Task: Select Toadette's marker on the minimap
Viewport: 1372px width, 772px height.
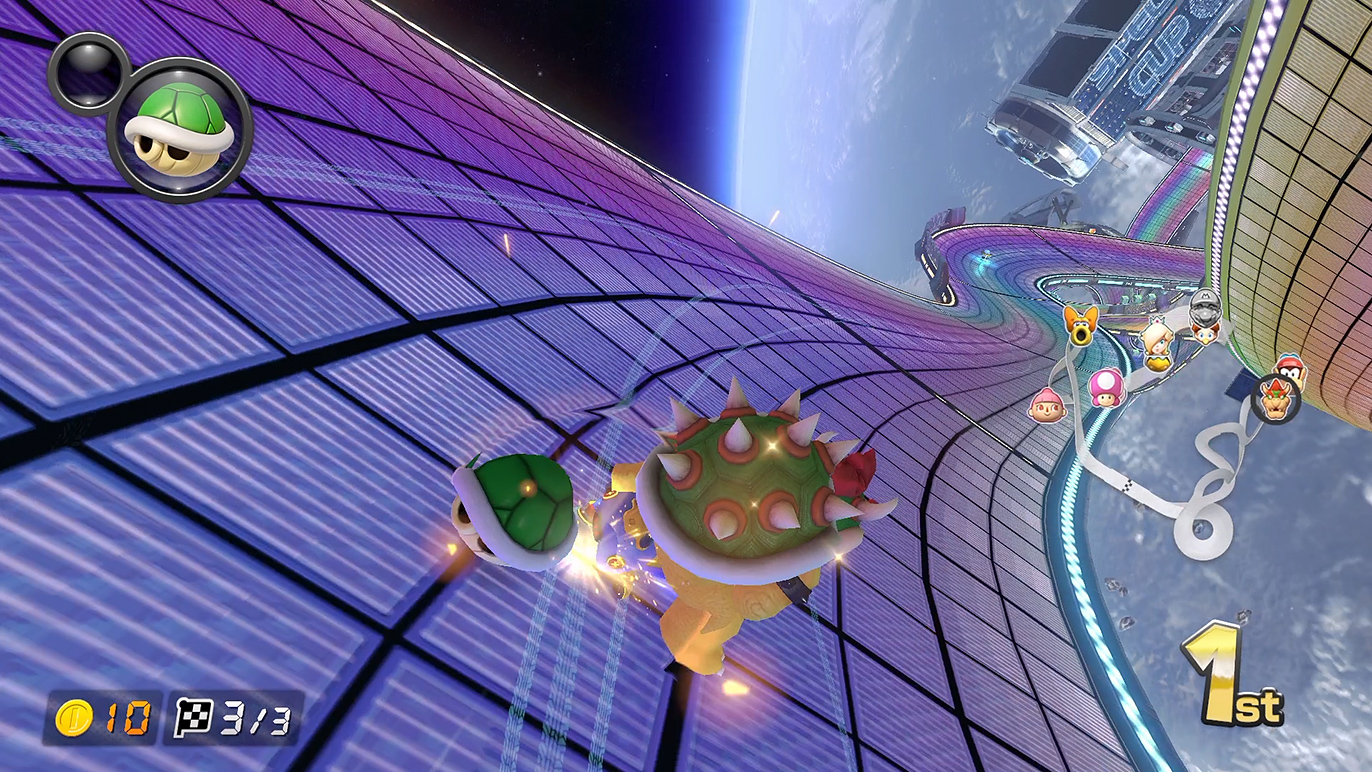Action: [x=1106, y=387]
